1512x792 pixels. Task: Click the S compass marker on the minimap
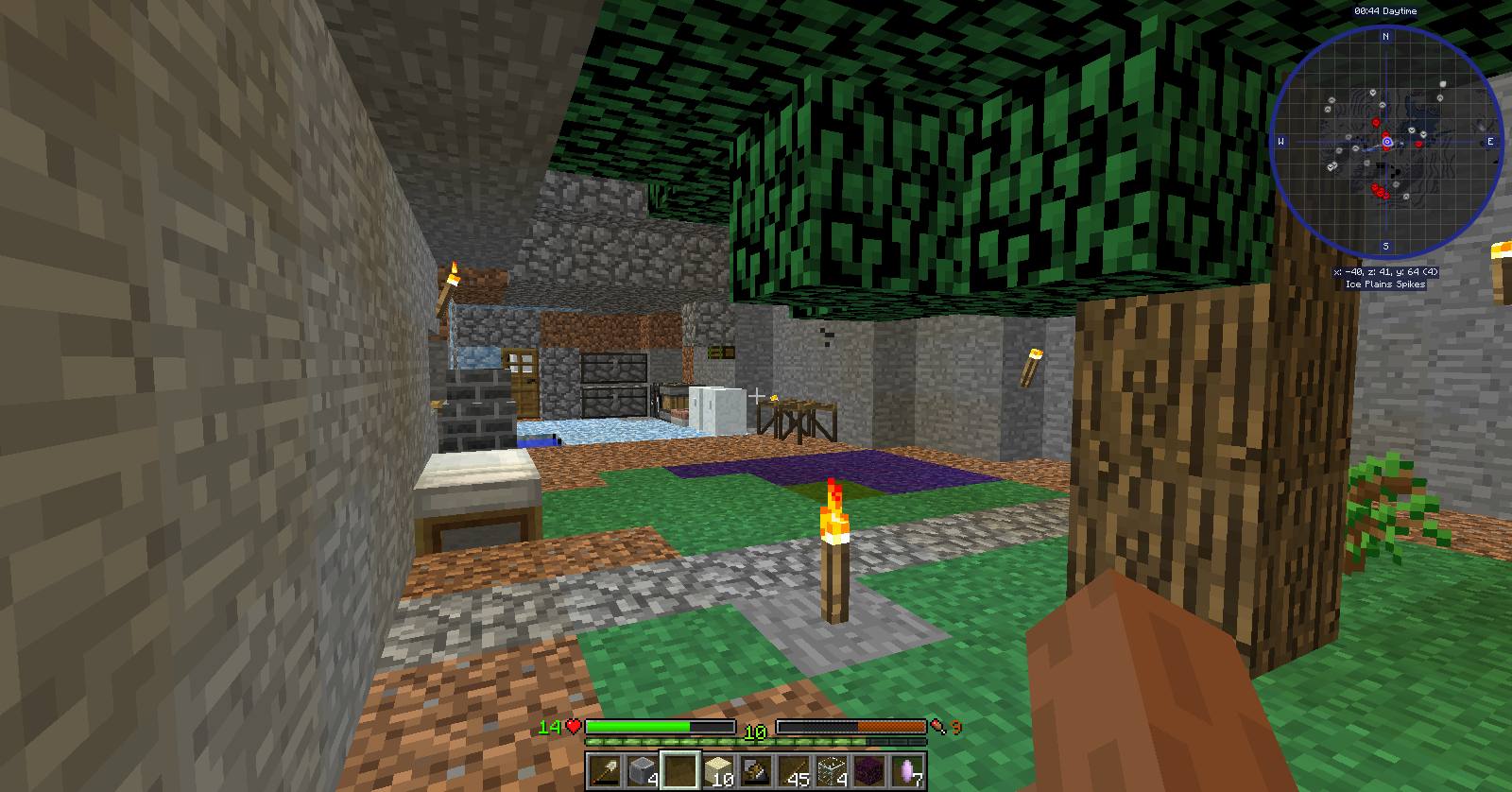click(x=1386, y=246)
